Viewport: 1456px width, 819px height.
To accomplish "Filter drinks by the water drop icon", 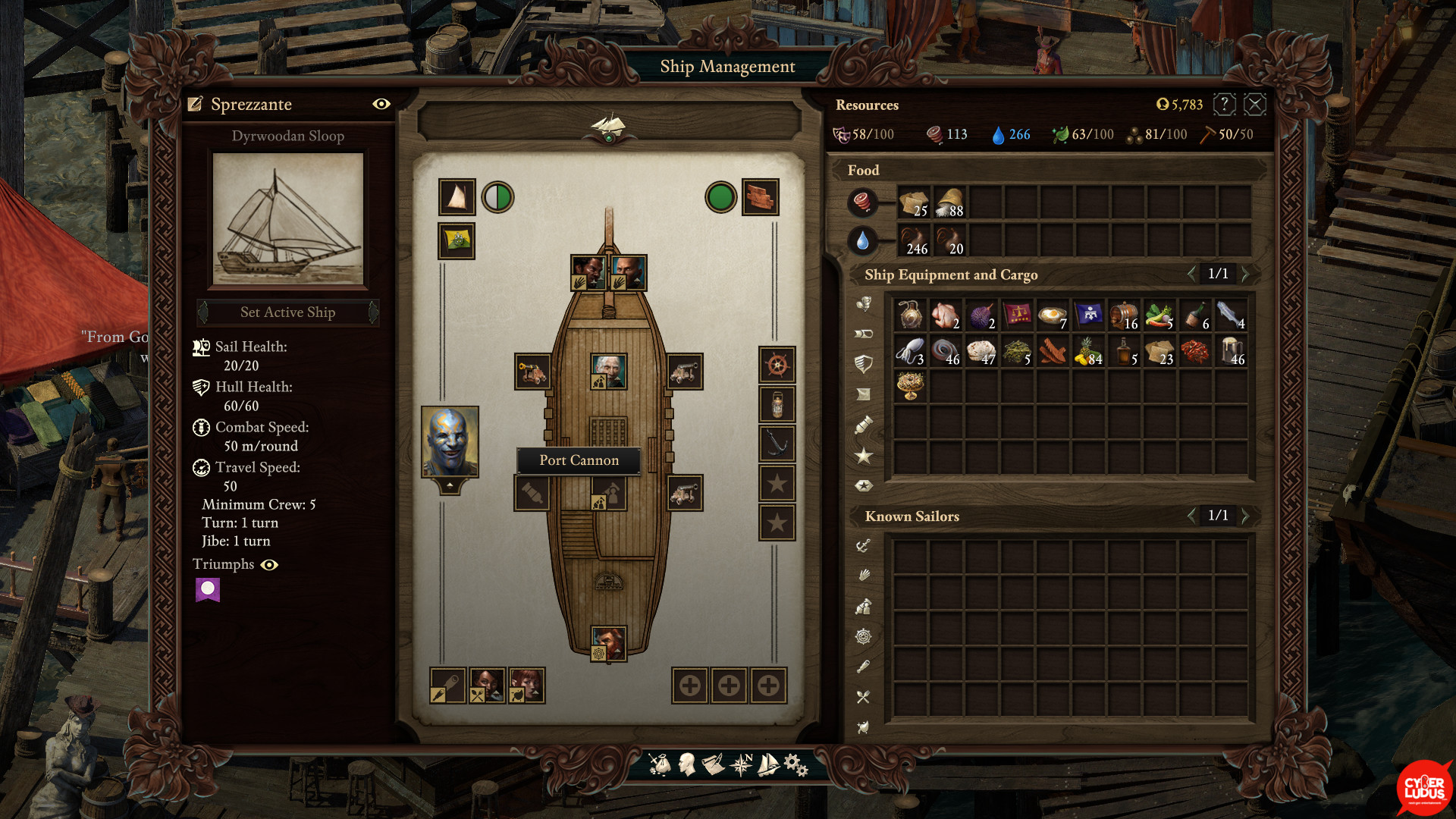I will (862, 240).
